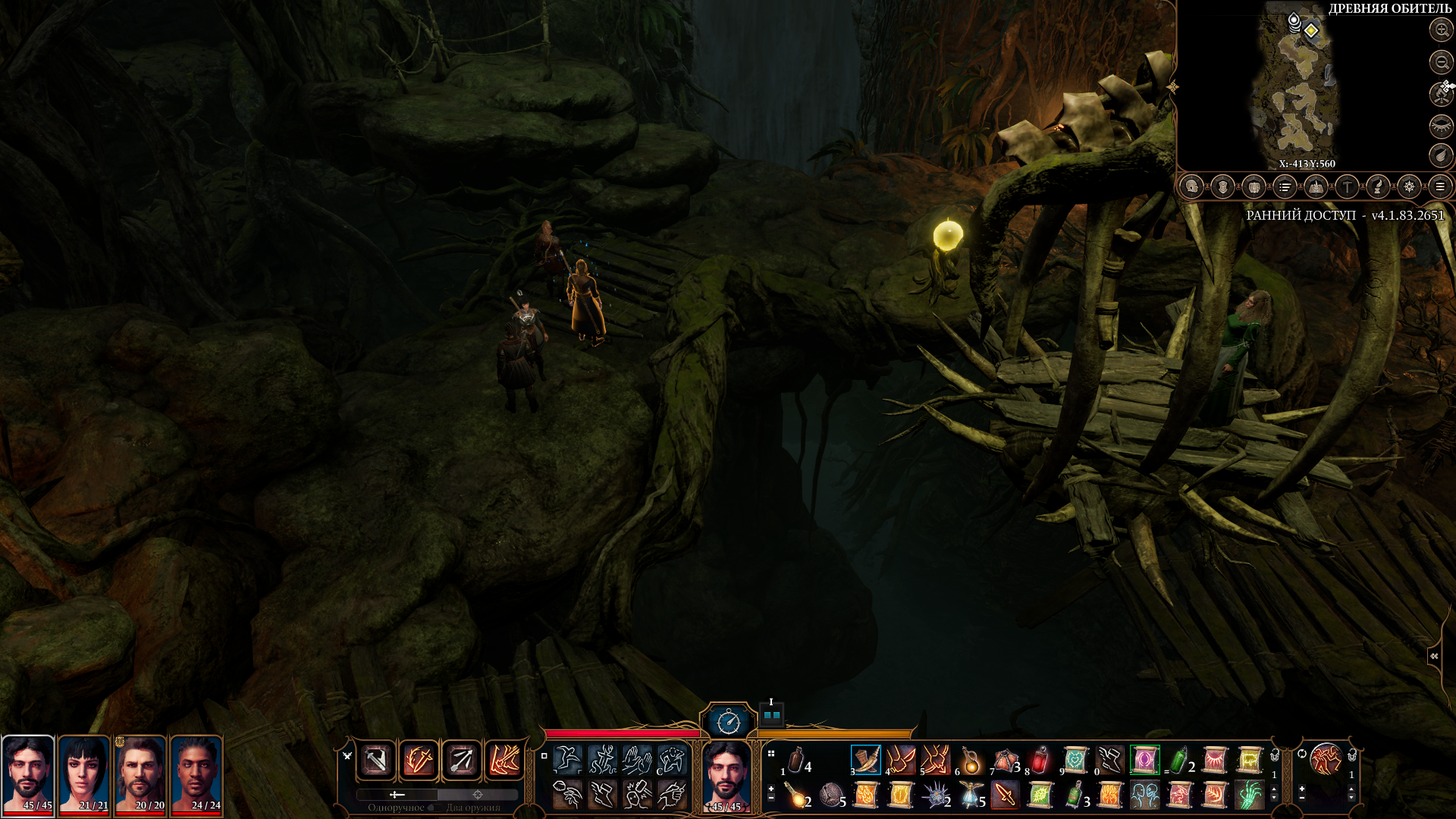Select the green skeletal hand spell icon

[x=1249, y=795]
